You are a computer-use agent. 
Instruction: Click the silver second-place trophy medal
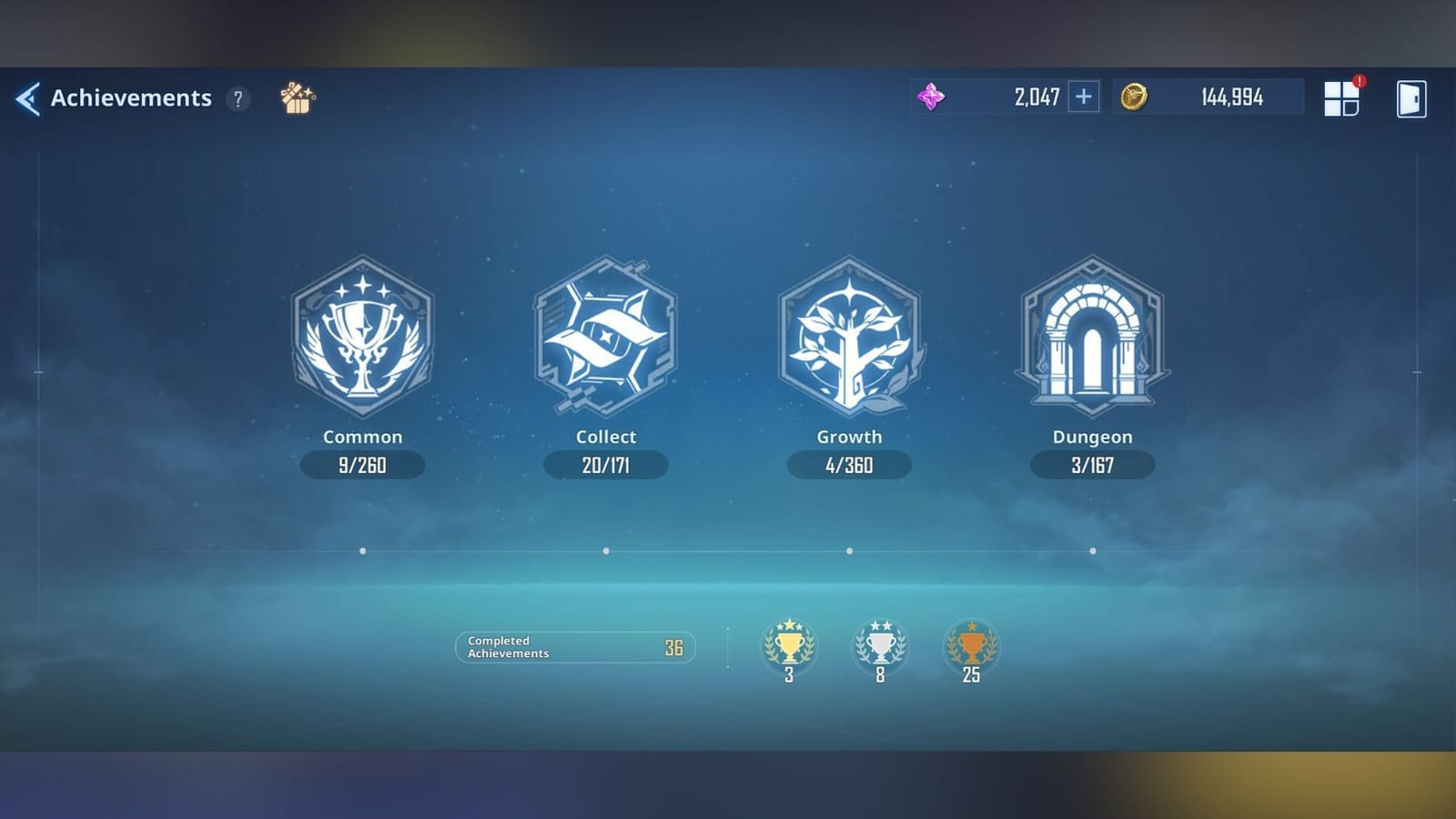(x=879, y=647)
